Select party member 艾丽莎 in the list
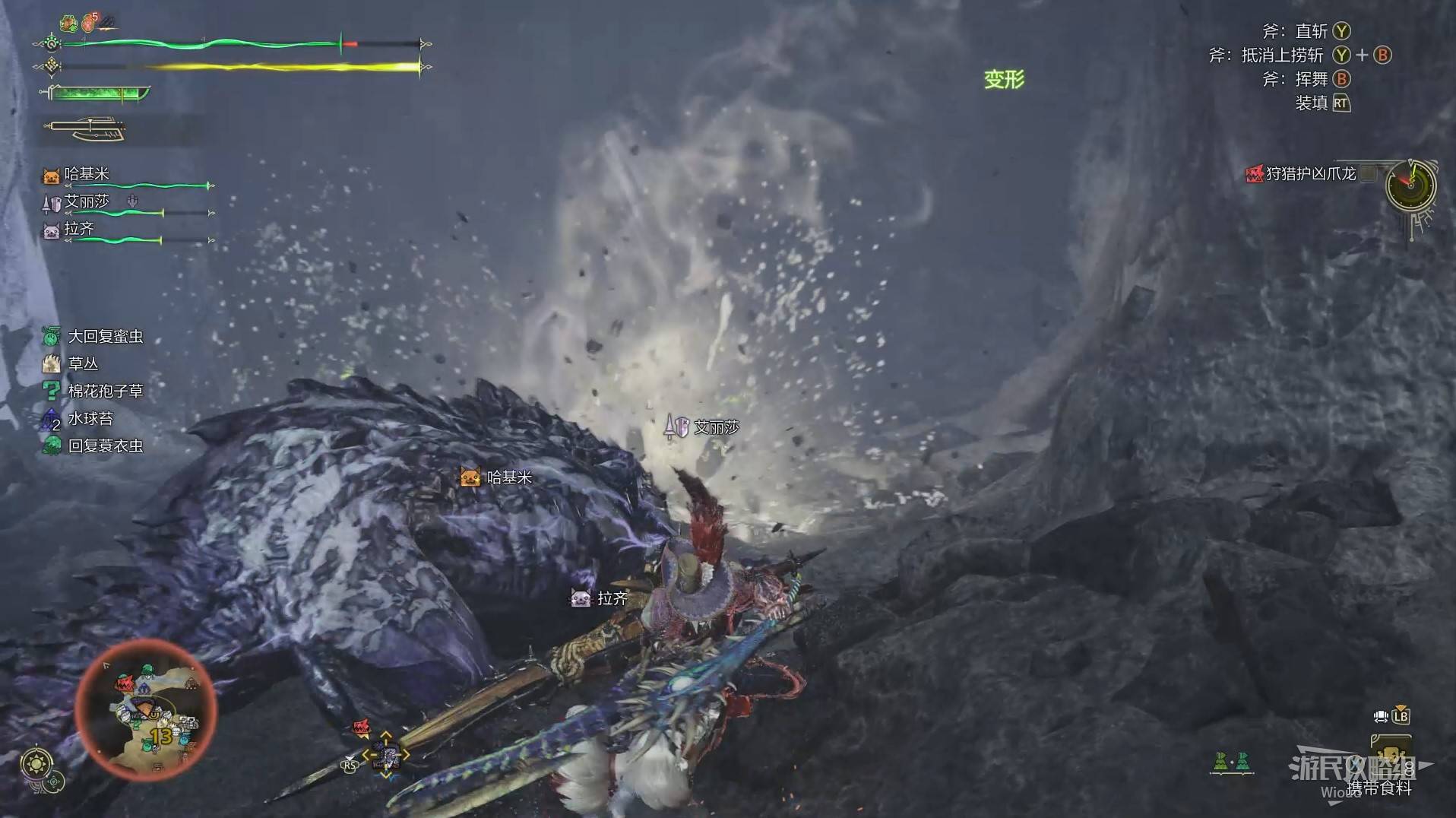 pyautogui.click(x=86, y=202)
